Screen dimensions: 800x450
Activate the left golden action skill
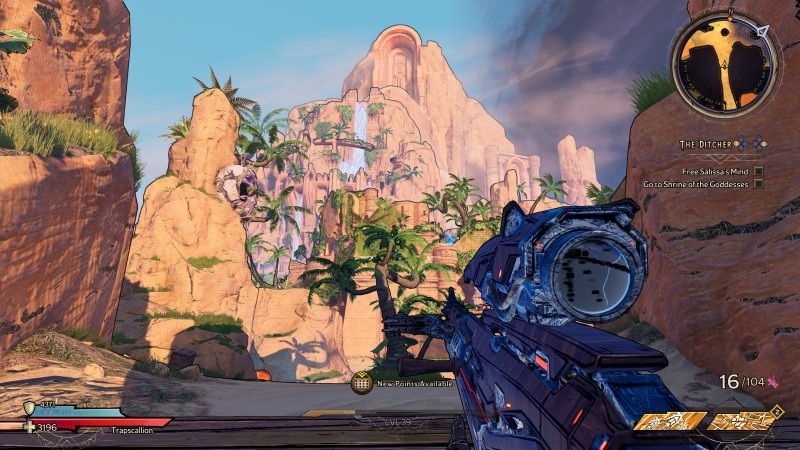(670, 422)
